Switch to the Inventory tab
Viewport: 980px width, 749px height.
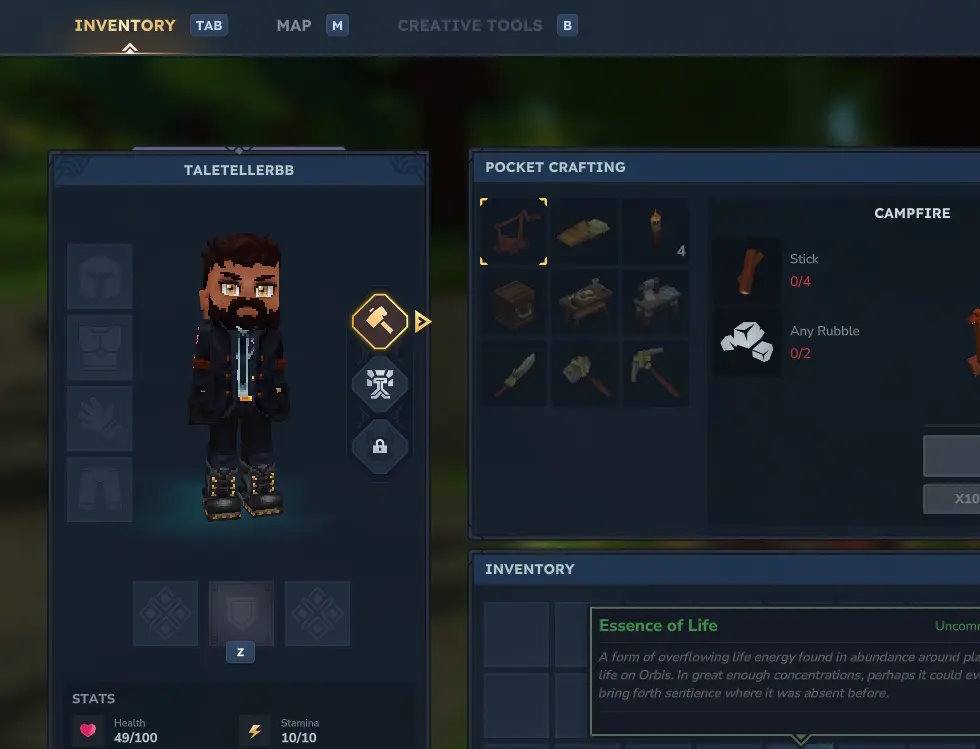pyautogui.click(x=125, y=25)
